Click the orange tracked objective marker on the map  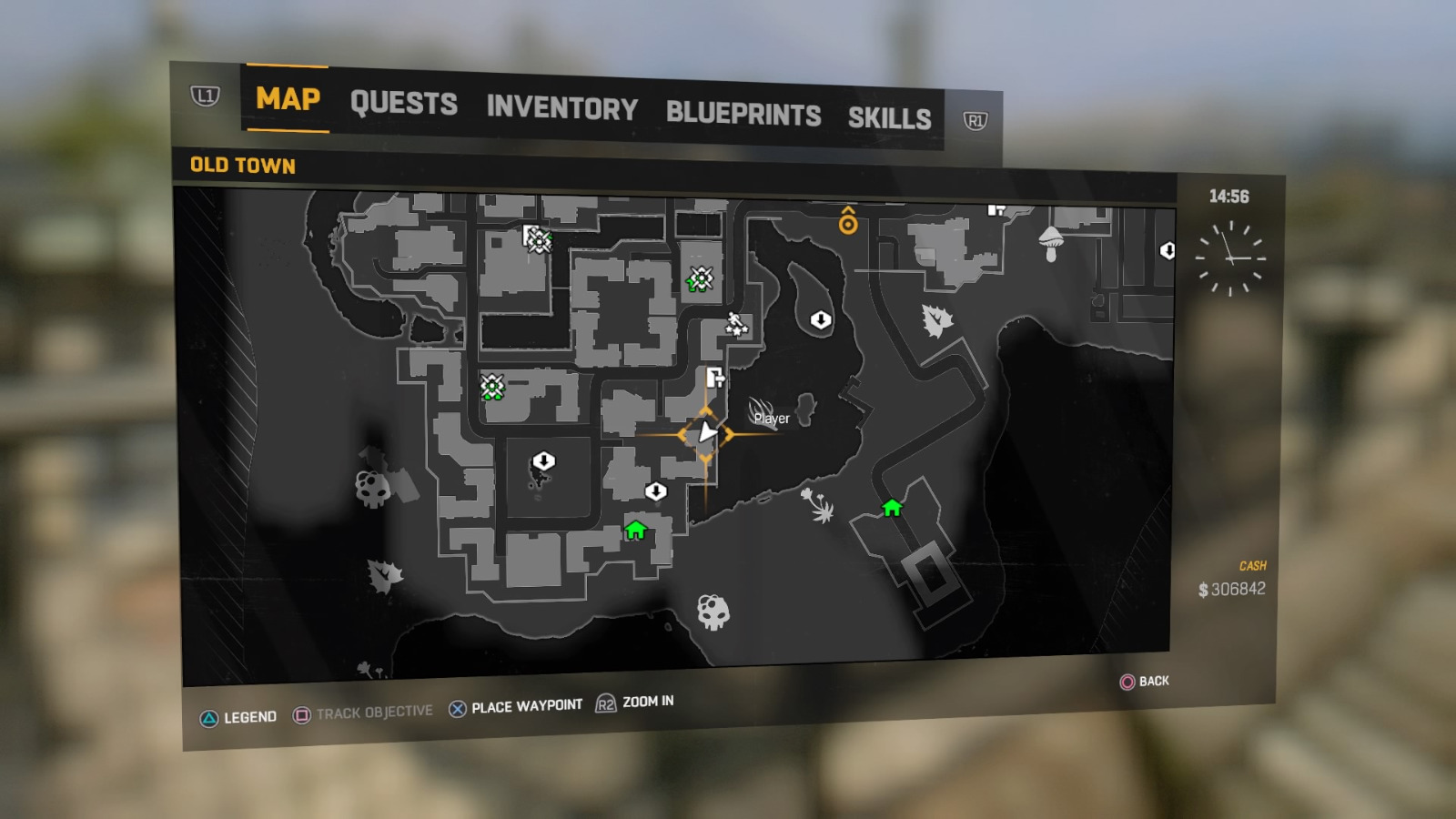(x=848, y=222)
